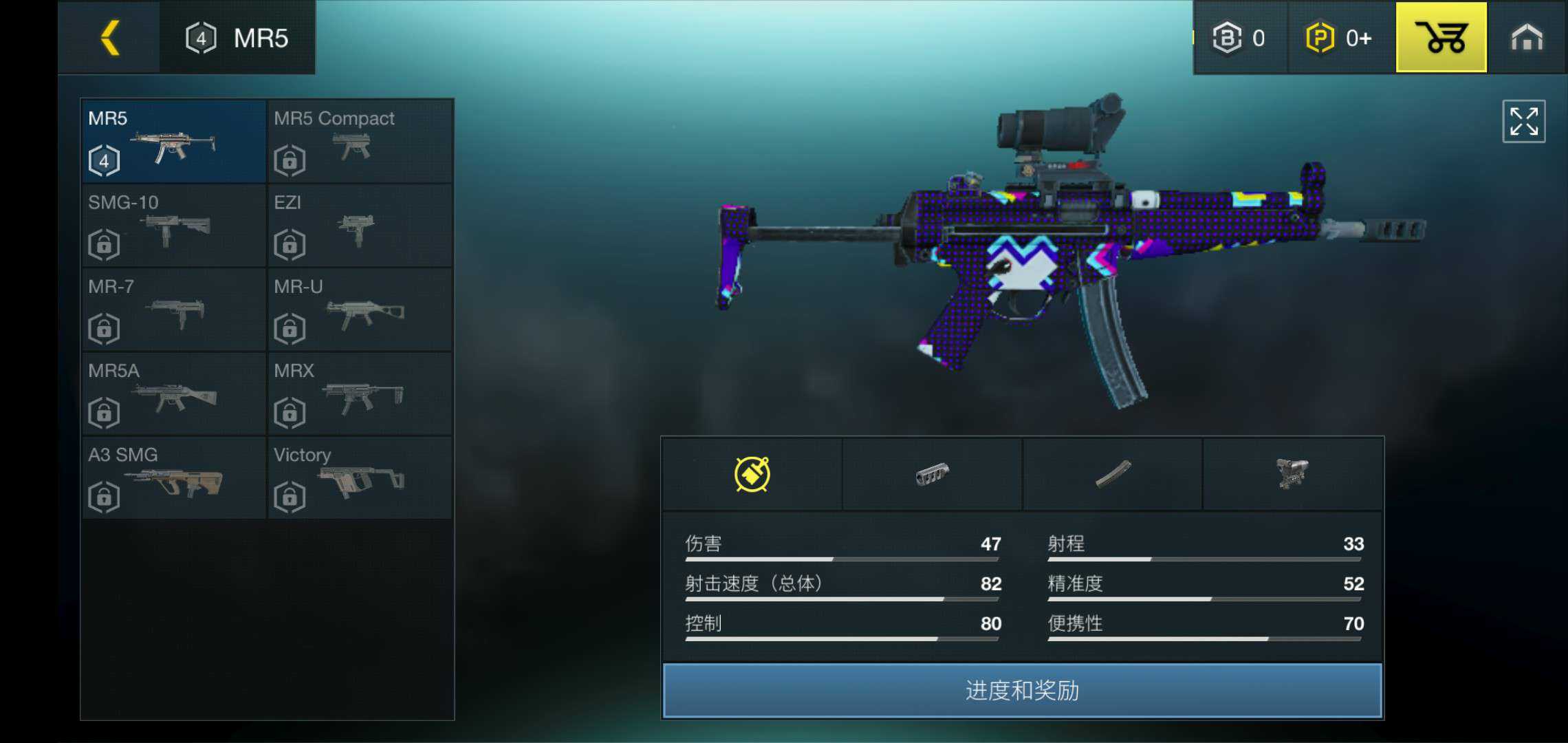The height and width of the screenshot is (743, 1568).
Task: Choose the Victory weapon tile
Action: 360,478
